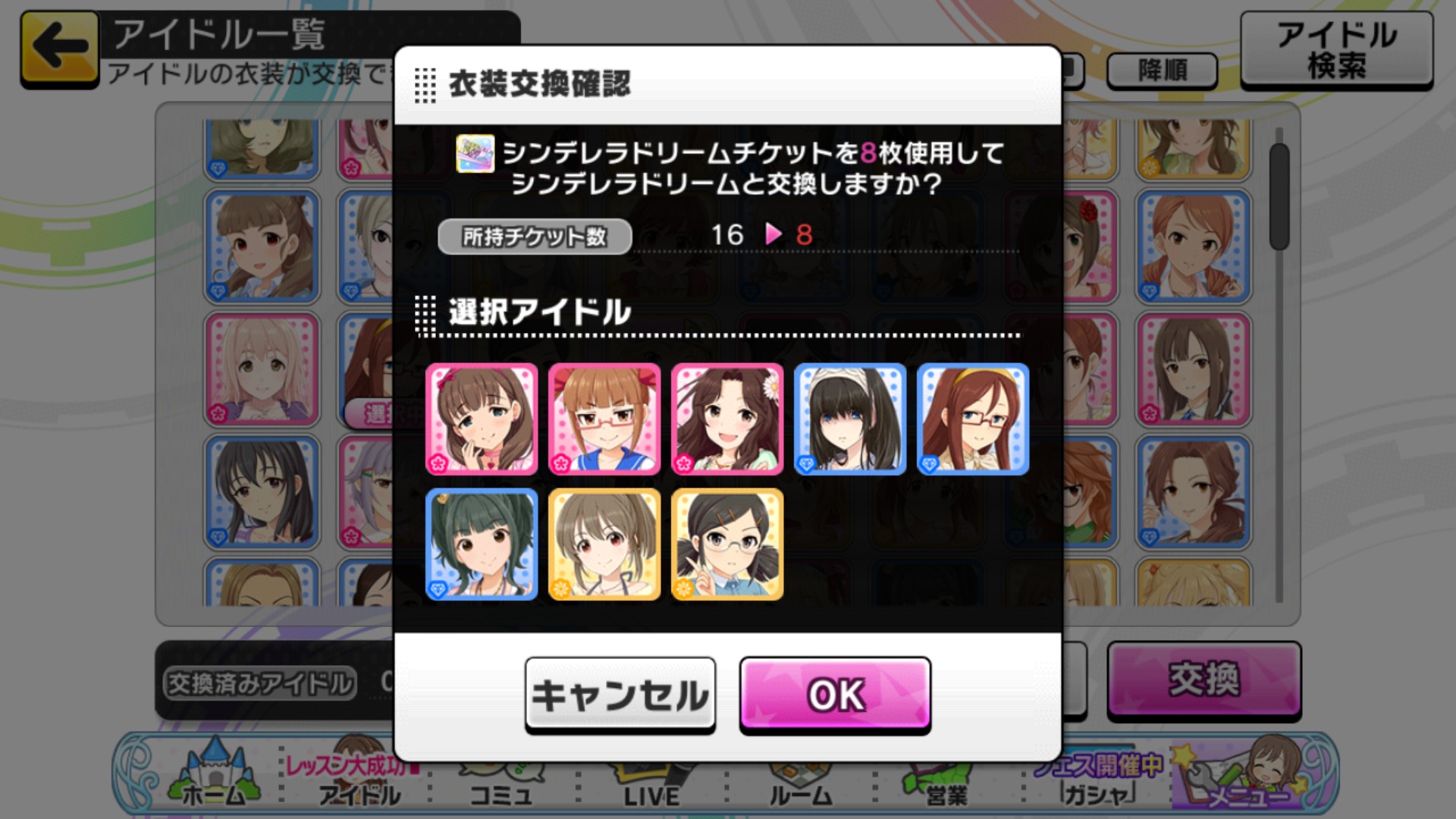Tap the 降順 descending sort control
Viewport: 1456px width, 819px height.
coord(1162,70)
